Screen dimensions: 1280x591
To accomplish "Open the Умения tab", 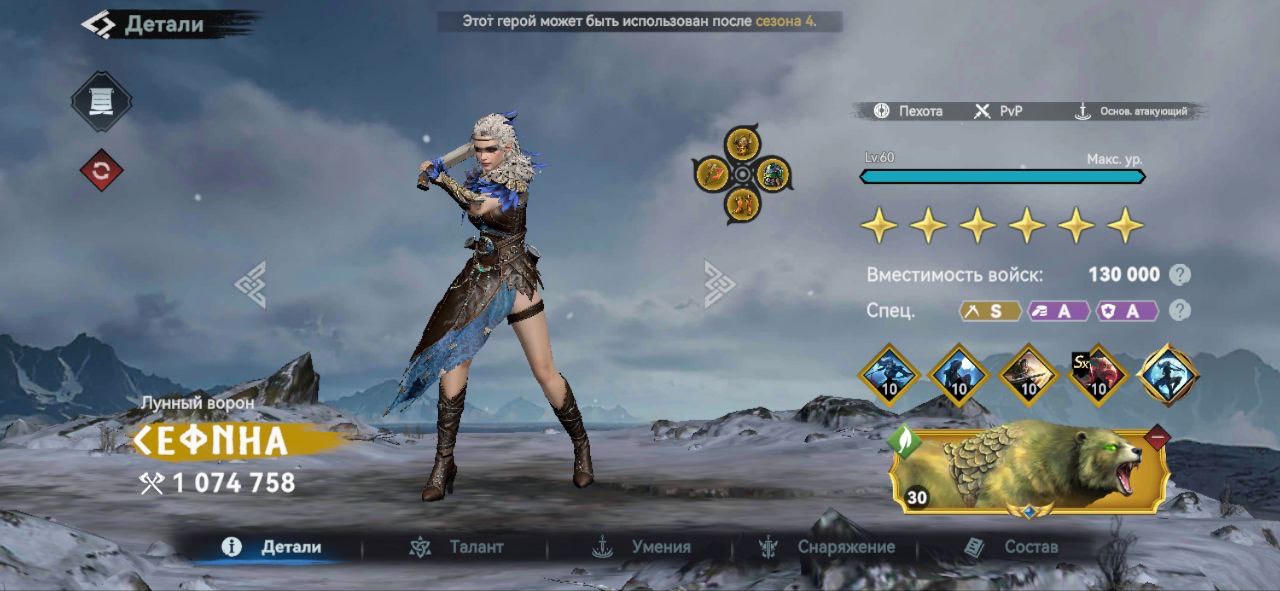I will (x=642, y=547).
